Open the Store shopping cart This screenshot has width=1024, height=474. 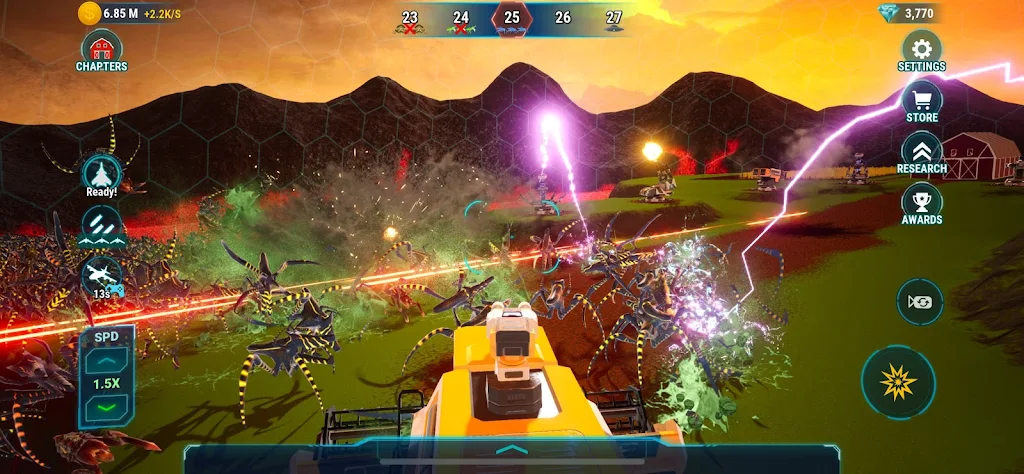[921, 101]
